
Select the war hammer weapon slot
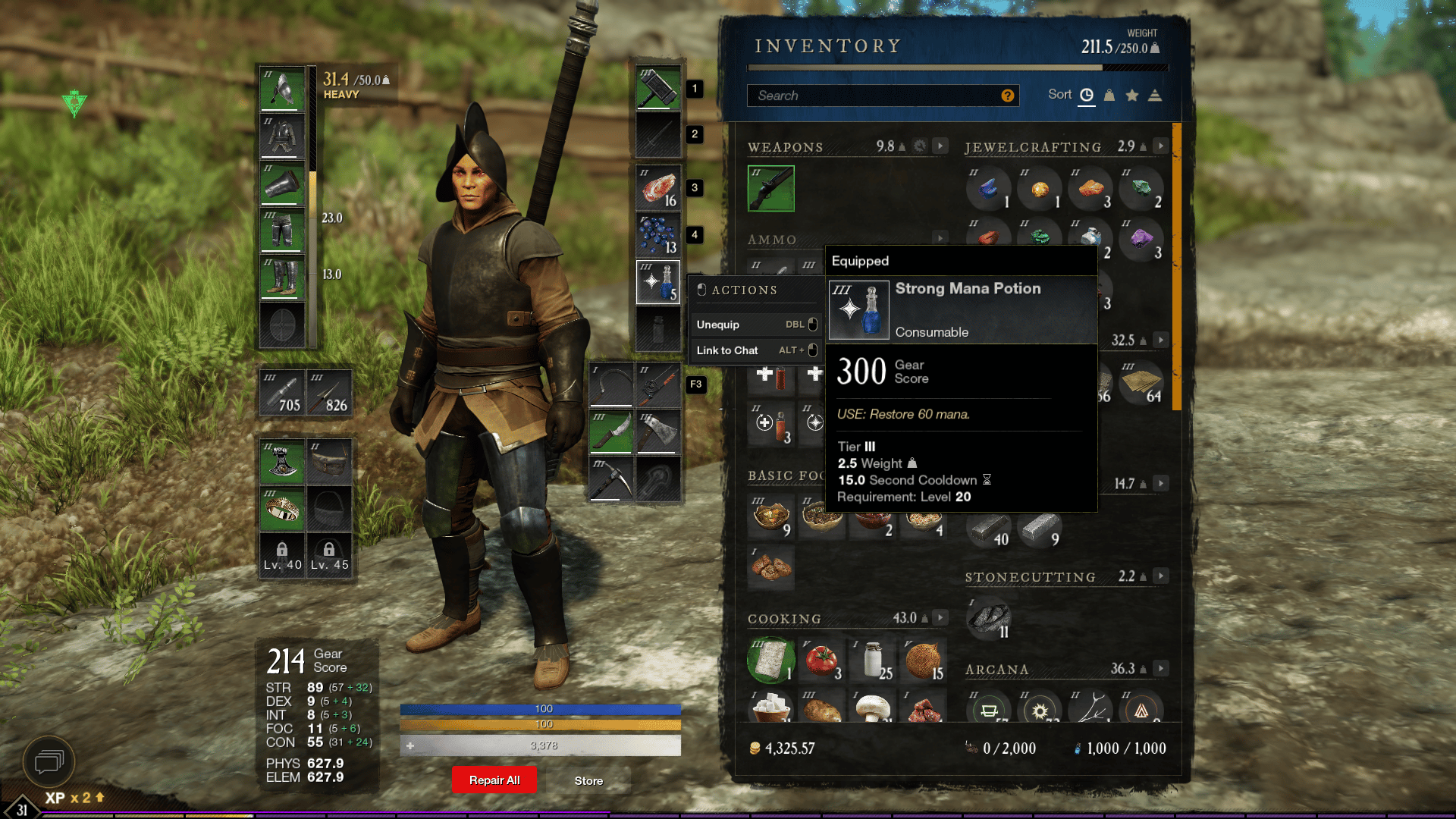click(658, 88)
